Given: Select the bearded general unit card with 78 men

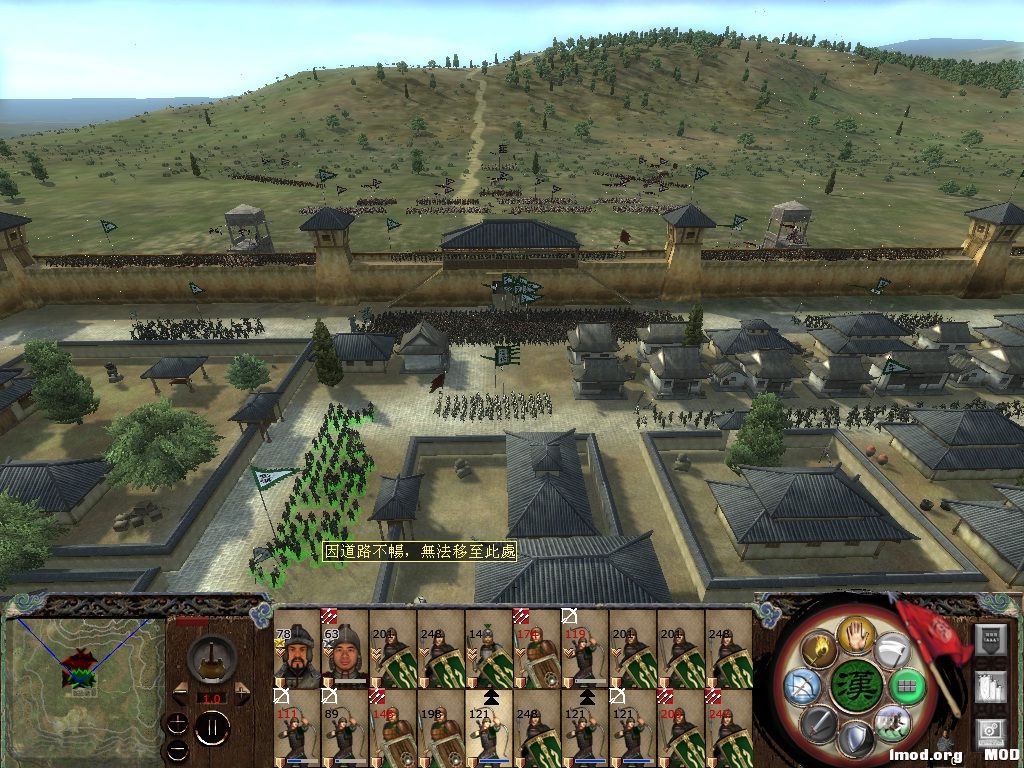Looking at the screenshot, I should point(296,650).
